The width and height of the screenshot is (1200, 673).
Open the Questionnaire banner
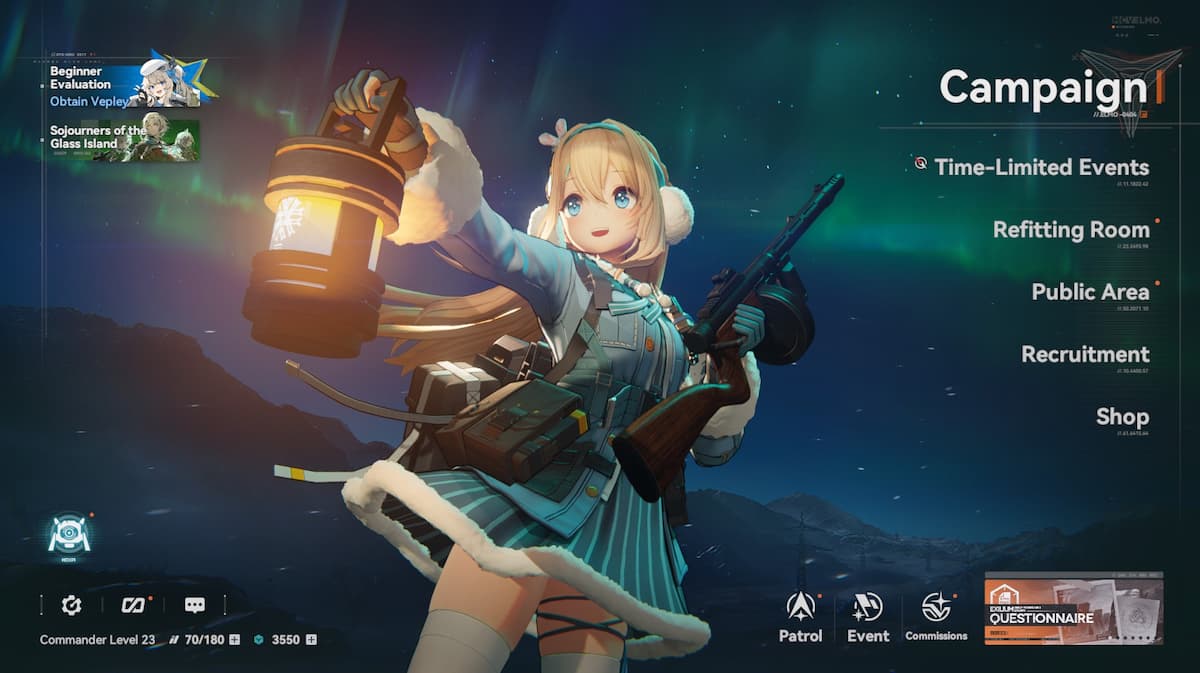pos(1073,608)
